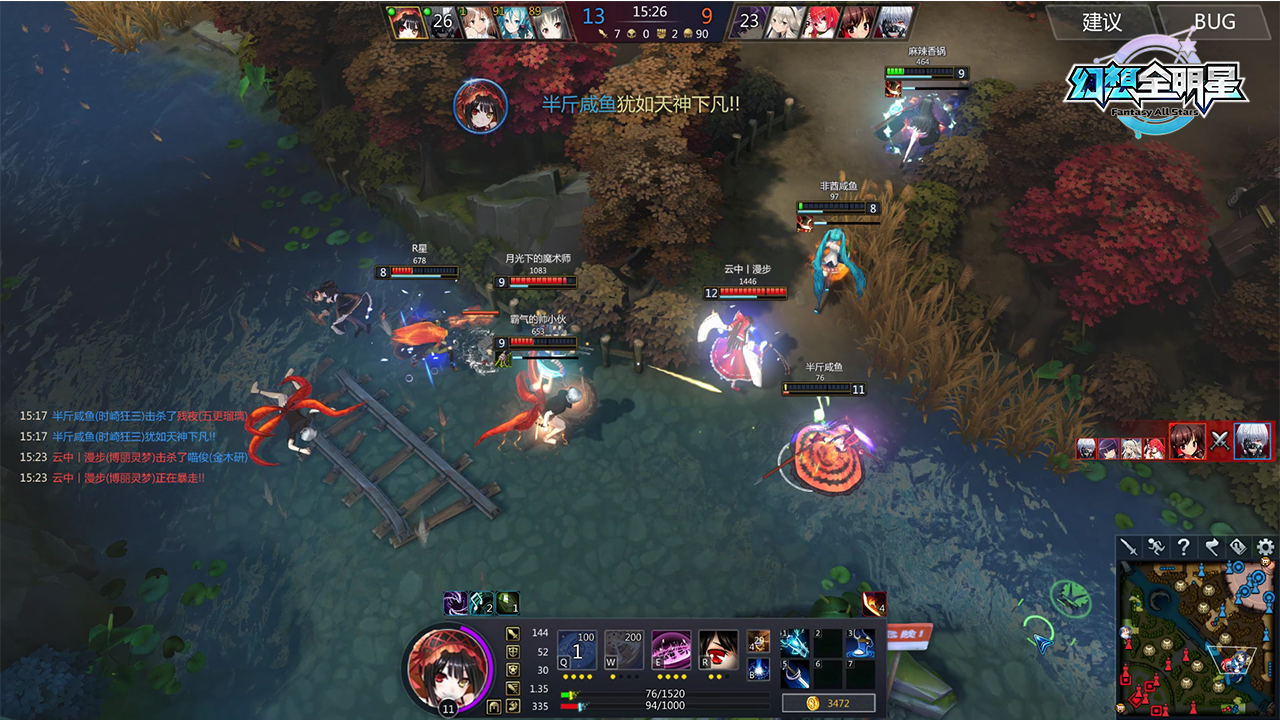Image resolution: width=1280 pixels, height=720 pixels.
Task: Select the sword icon above the minimap
Action: (1129, 547)
